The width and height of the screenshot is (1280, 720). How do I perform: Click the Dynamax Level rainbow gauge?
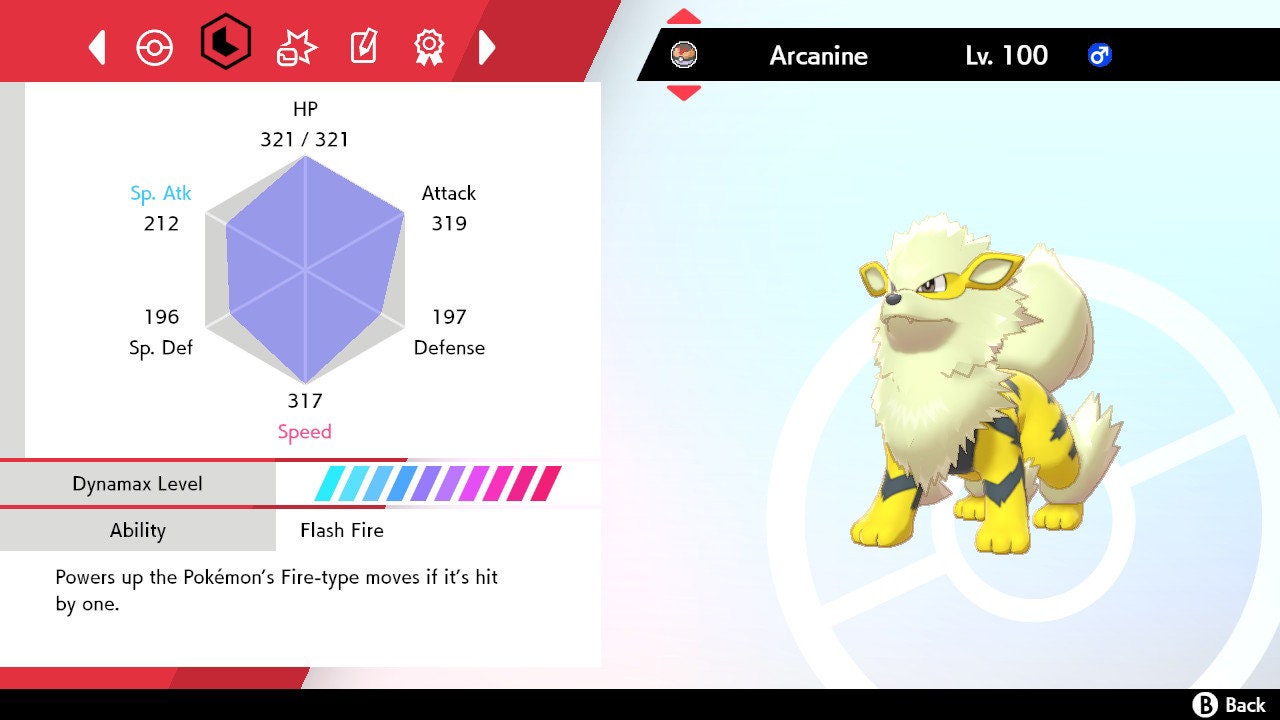pyautogui.click(x=440, y=483)
